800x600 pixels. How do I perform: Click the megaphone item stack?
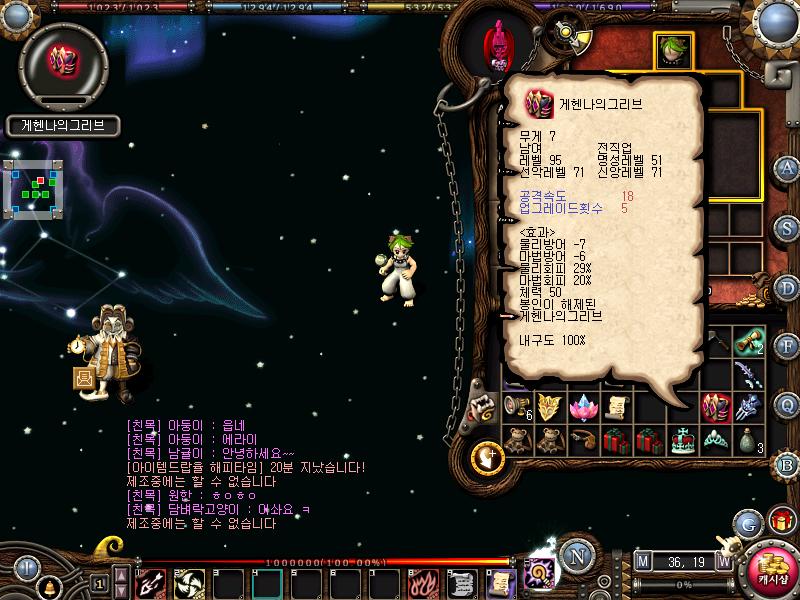tap(516, 406)
